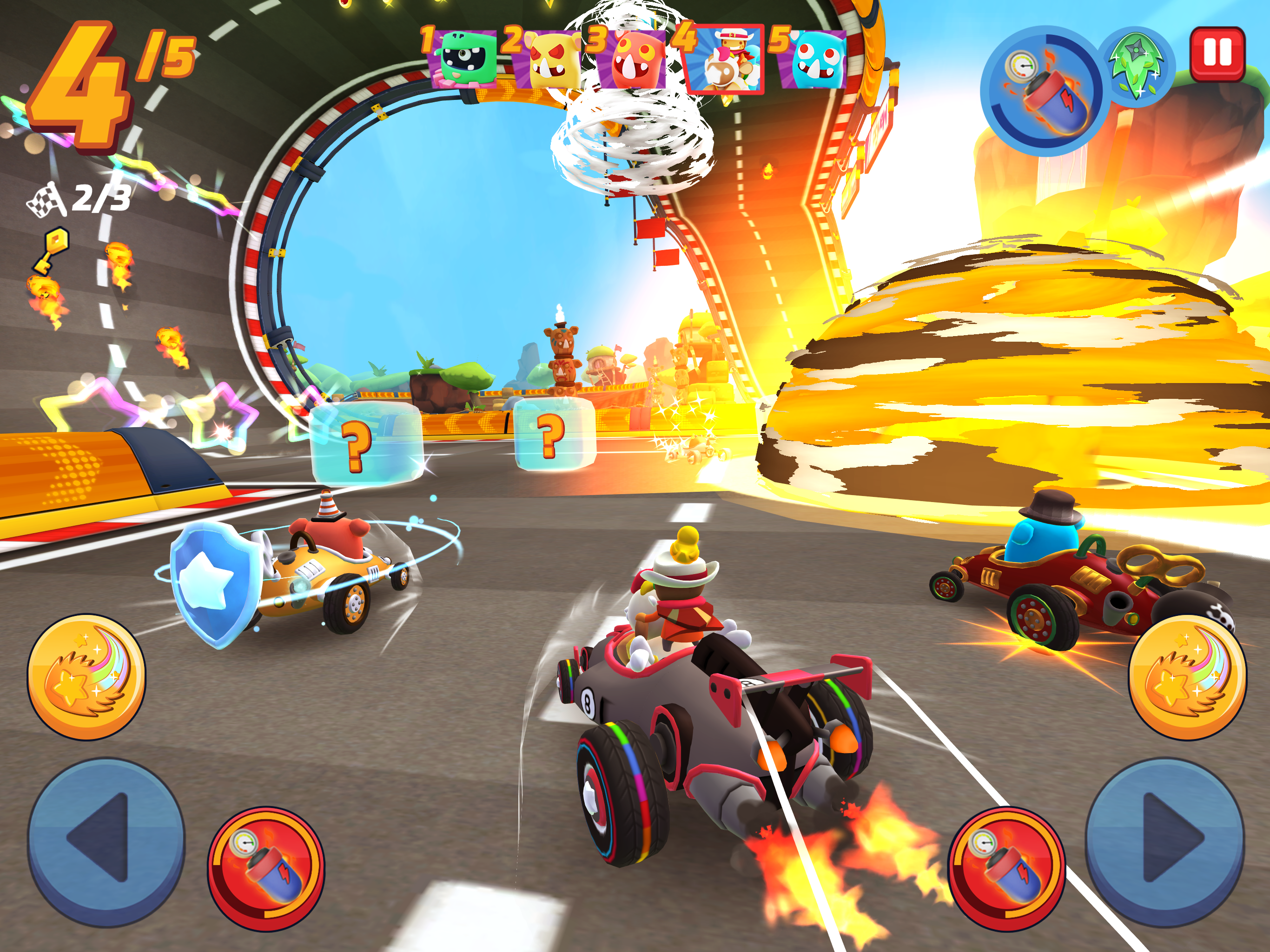The height and width of the screenshot is (952, 1270).
Task: Steer right with the blue arrow button
Action: click(1164, 842)
